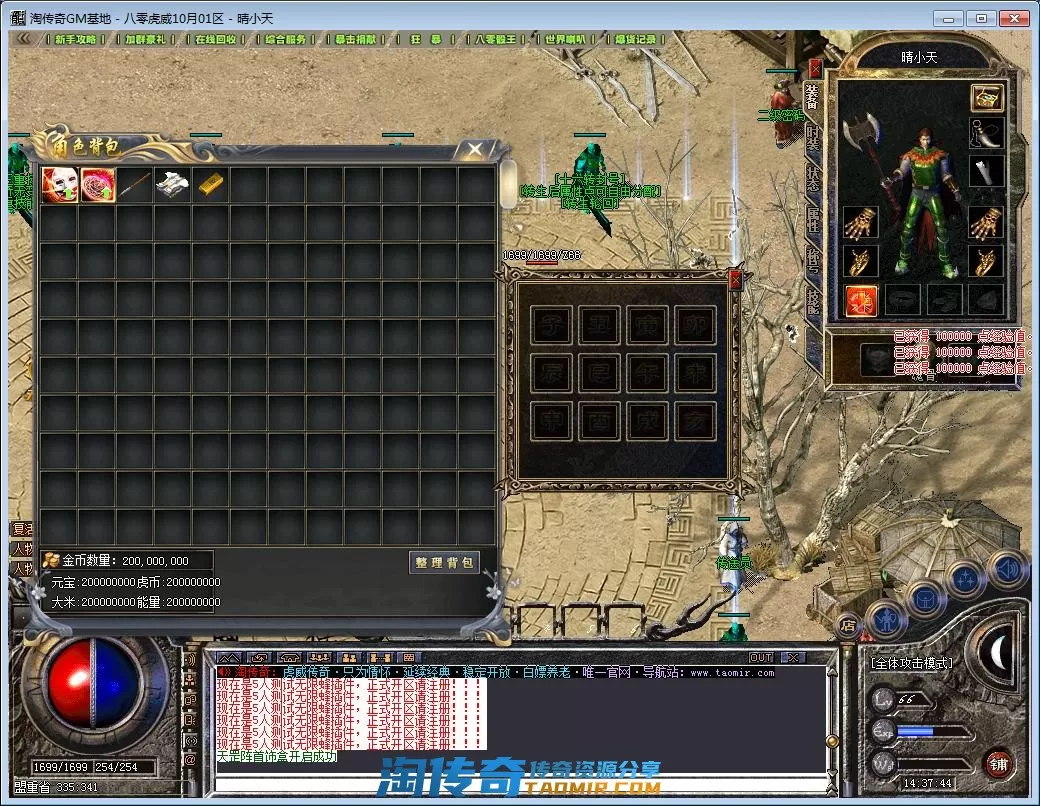Click the treasure chest icon in equipment panel
The width and height of the screenshot is (1040, 806).
(986, 98)
